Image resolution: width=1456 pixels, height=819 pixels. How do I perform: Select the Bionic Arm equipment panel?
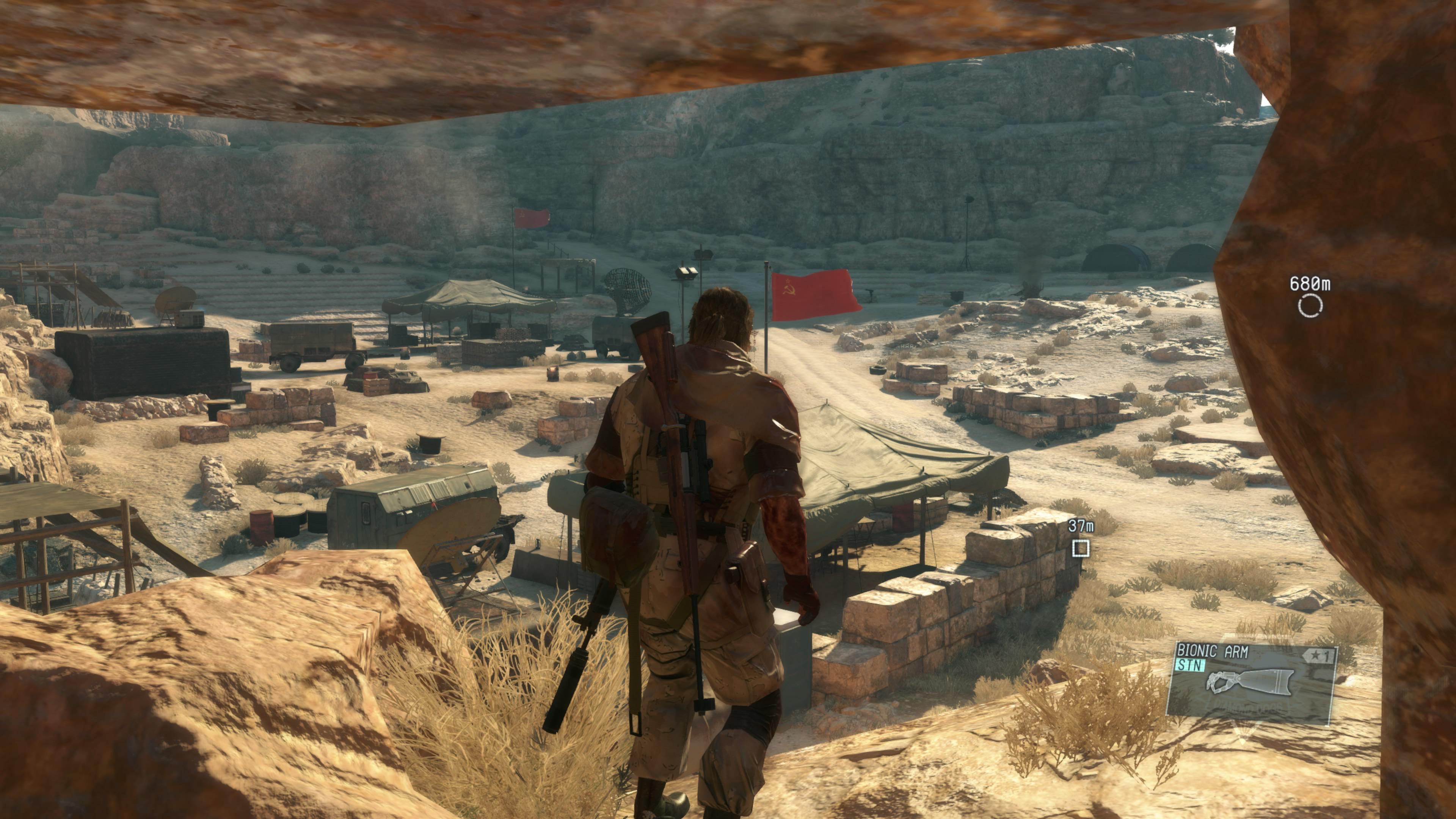coord(1251,683)
